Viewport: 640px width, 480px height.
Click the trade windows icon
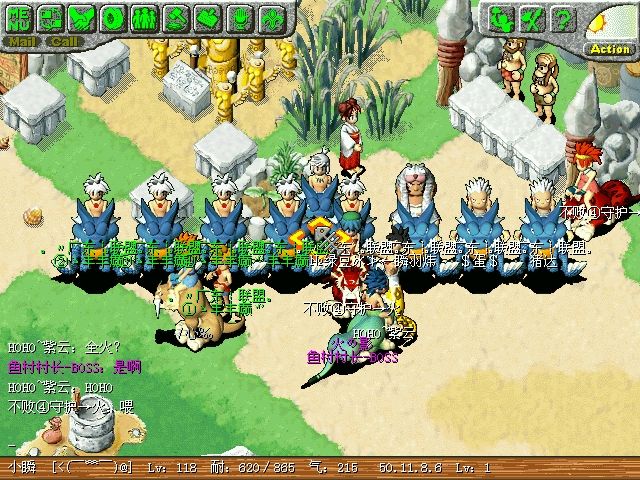(53, 17)
